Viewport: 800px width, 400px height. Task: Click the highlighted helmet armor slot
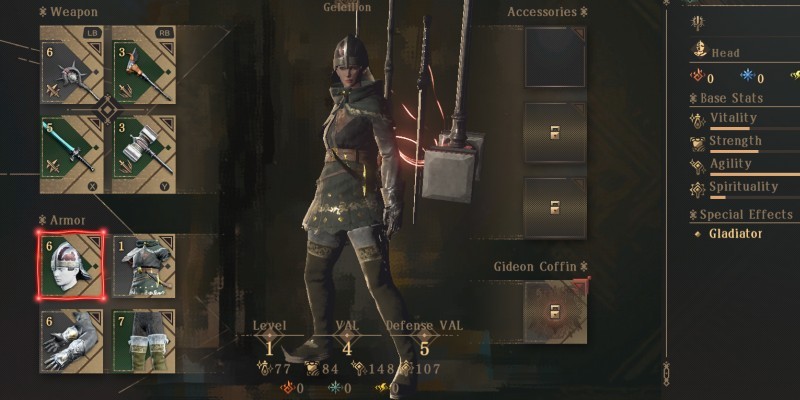71,265
